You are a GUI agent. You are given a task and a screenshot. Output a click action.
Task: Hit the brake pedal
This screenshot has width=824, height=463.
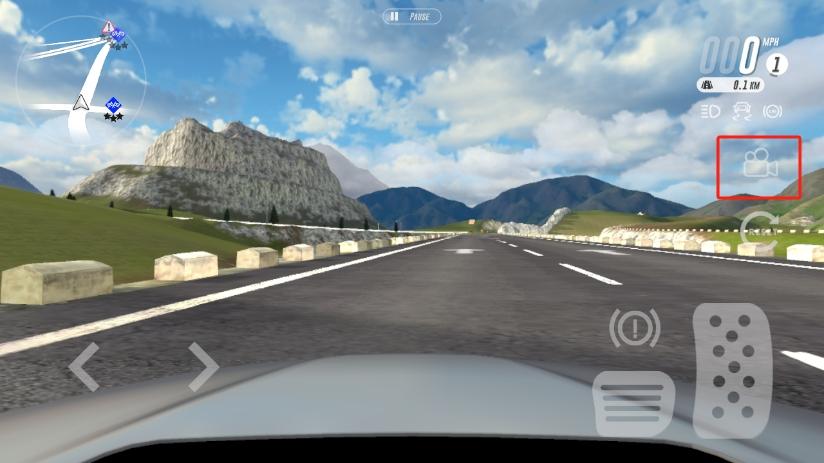pos(633,403)
